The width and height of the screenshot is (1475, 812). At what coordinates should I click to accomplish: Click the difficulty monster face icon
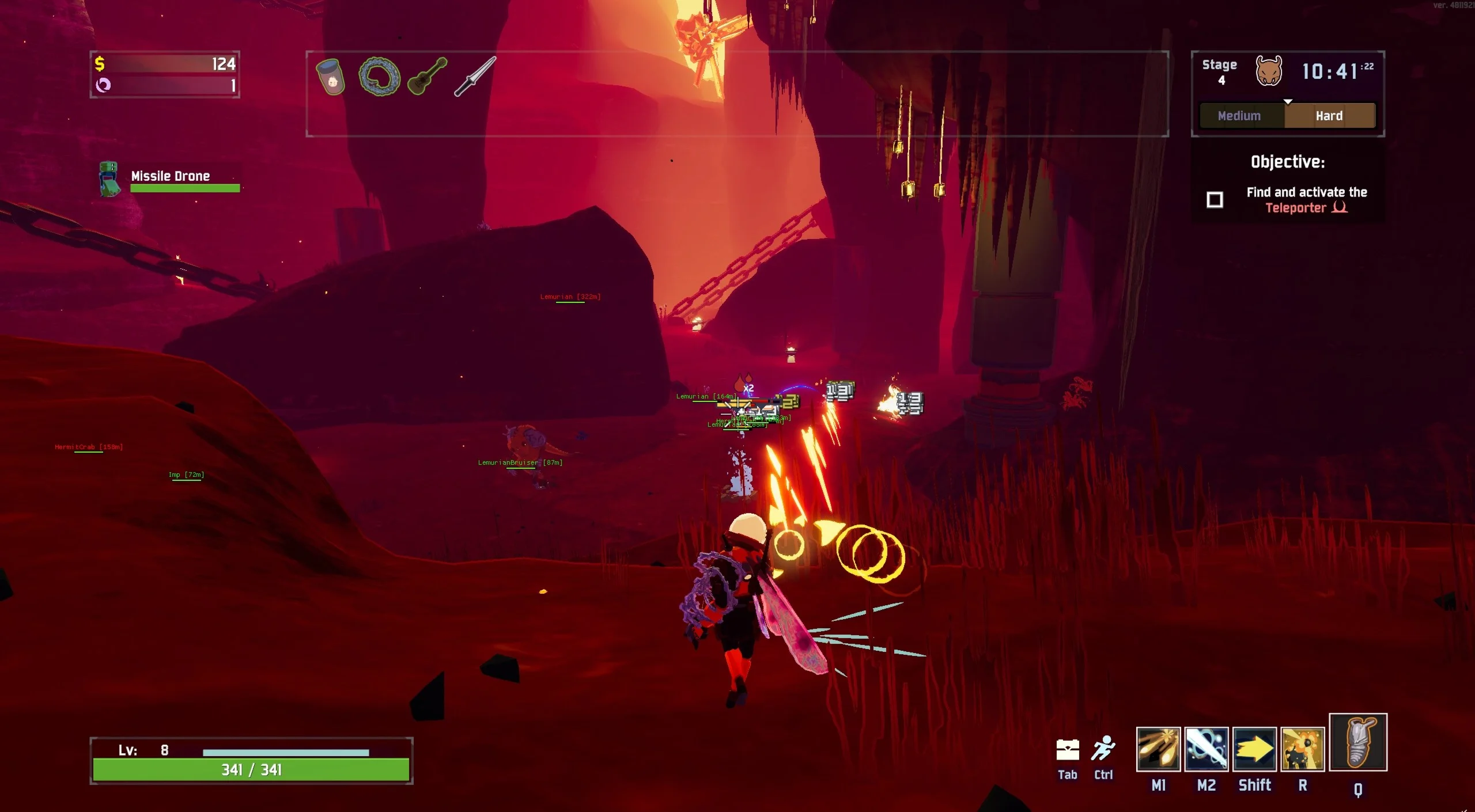pos(1269,71)
